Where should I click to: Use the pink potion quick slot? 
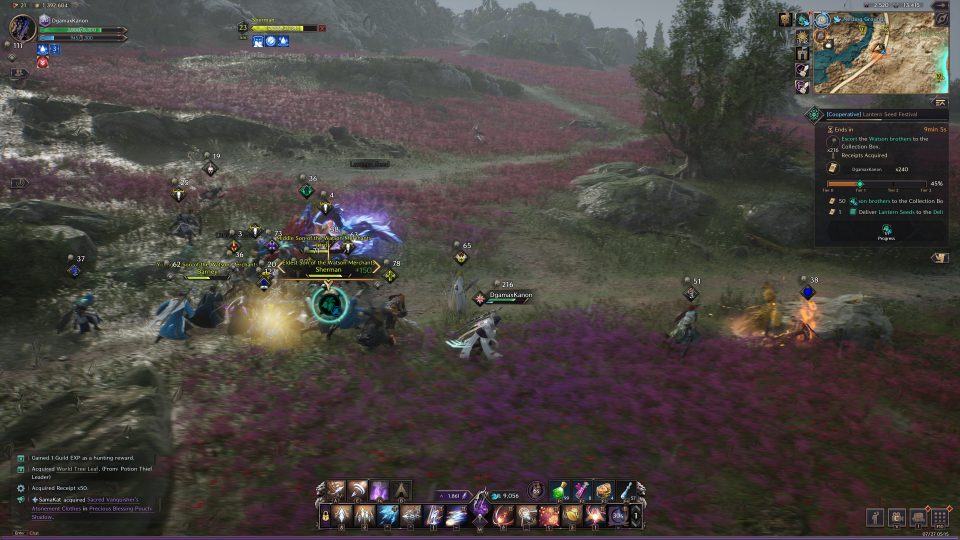point(581,491)
